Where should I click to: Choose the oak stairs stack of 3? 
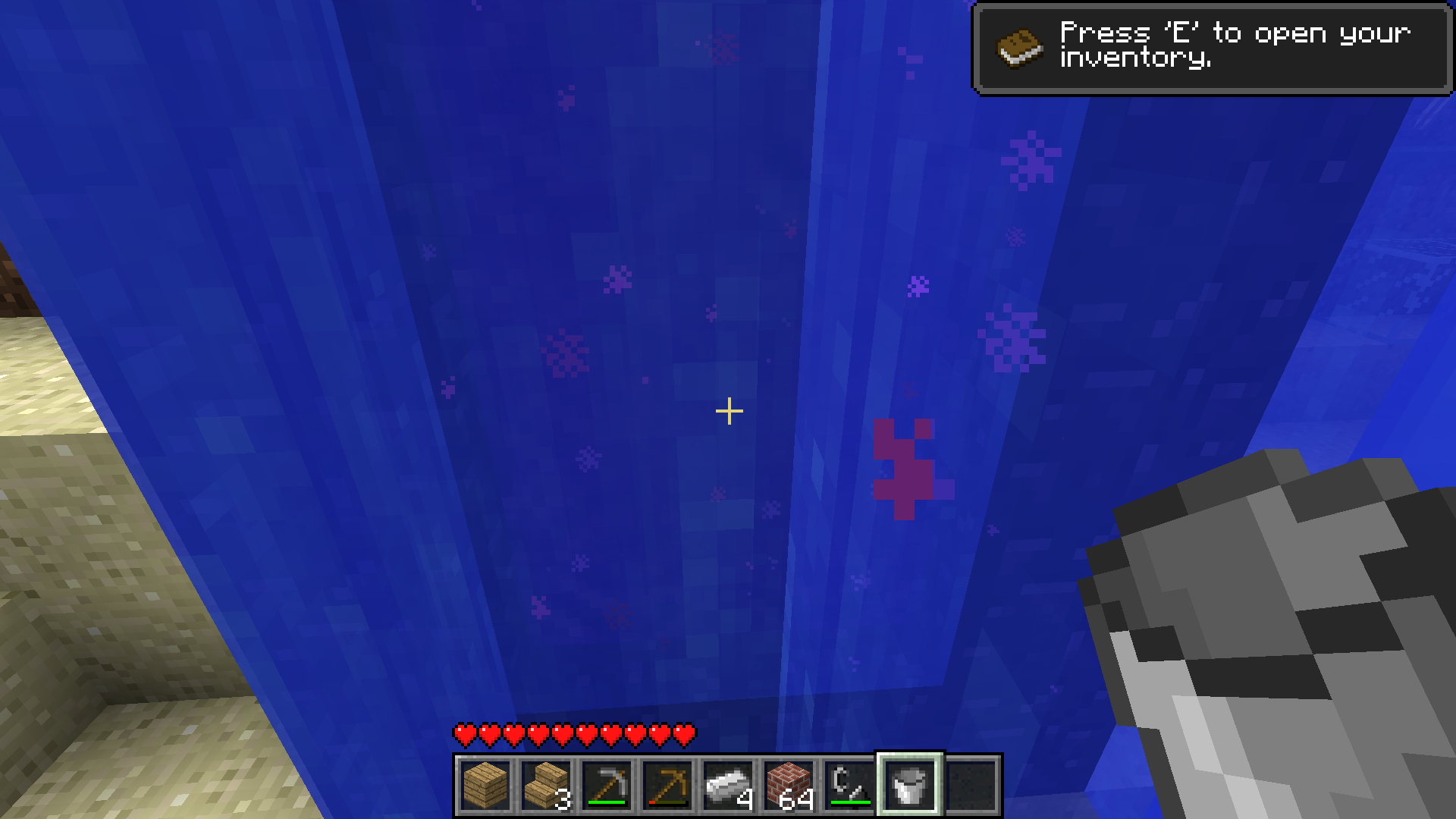coord(546,786)
